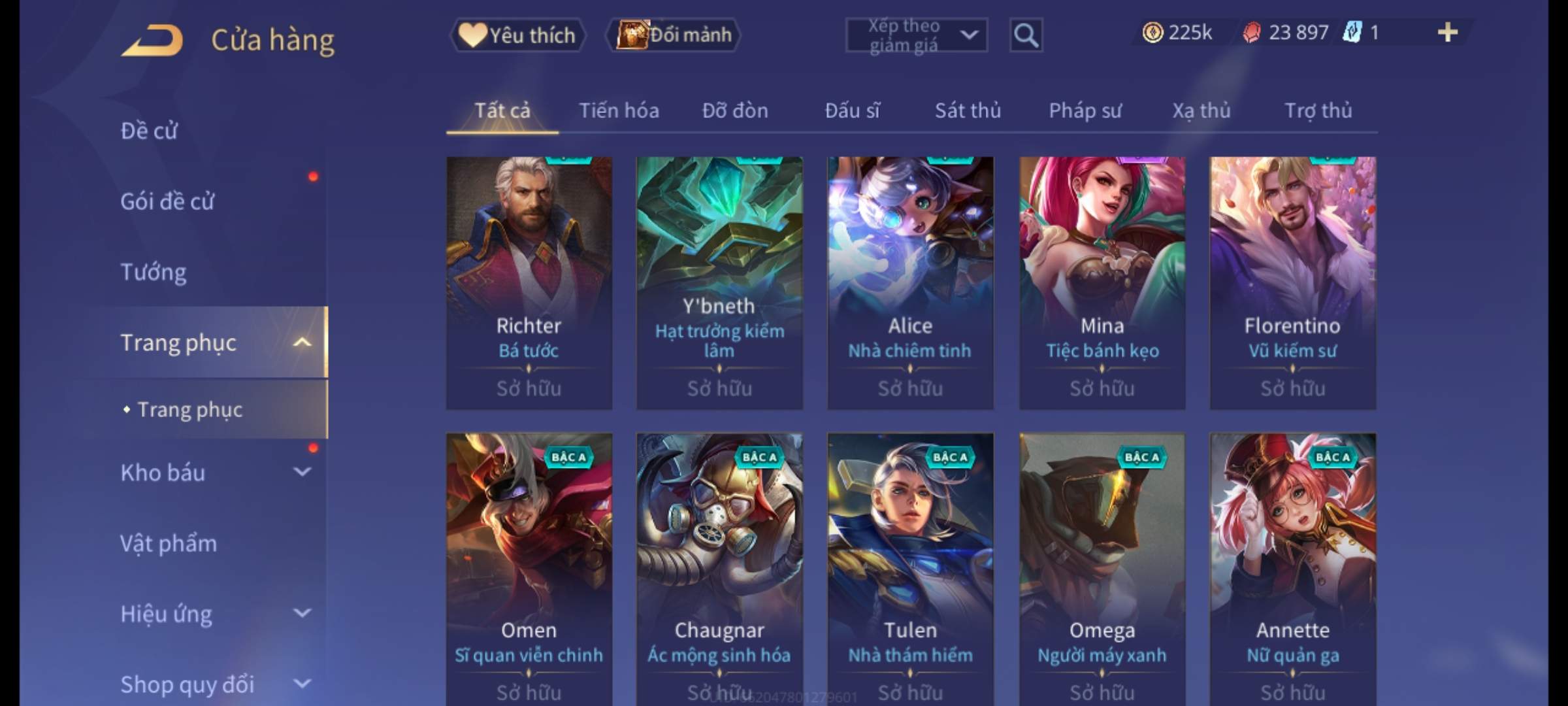Pick the Tulen Nhà thám hiểm skin
The height and width of the screenshot is (706, 1568).
pos(910,562)
